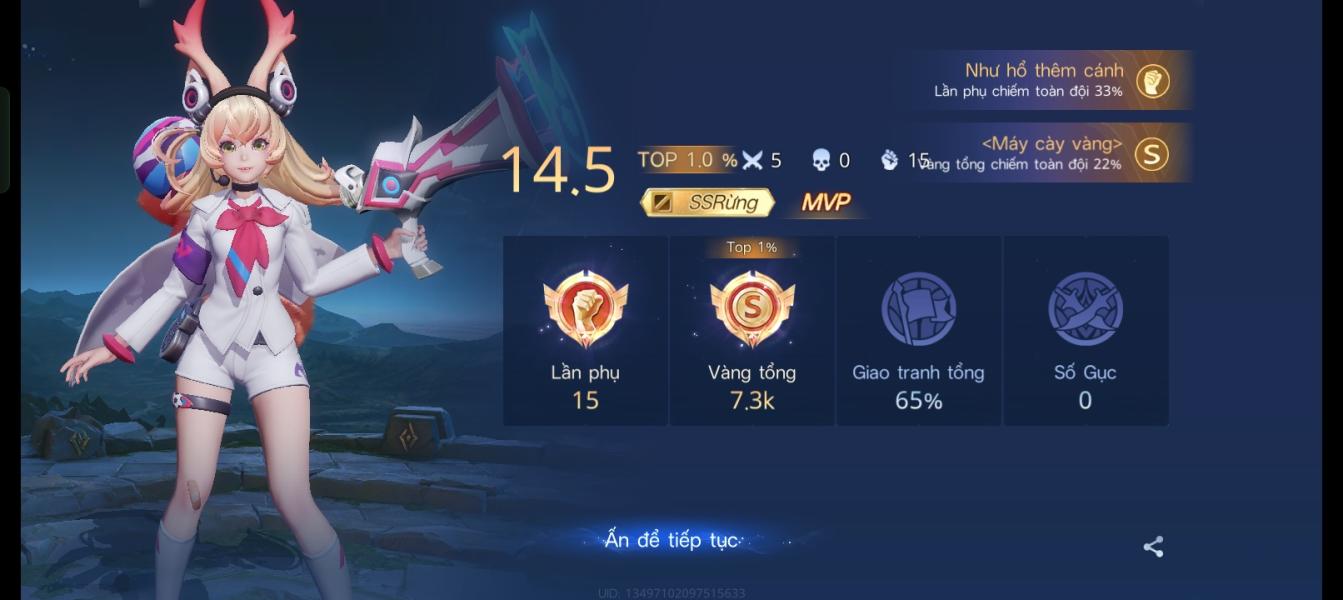Select the Vàng tổng stat card

click(752, 331)
